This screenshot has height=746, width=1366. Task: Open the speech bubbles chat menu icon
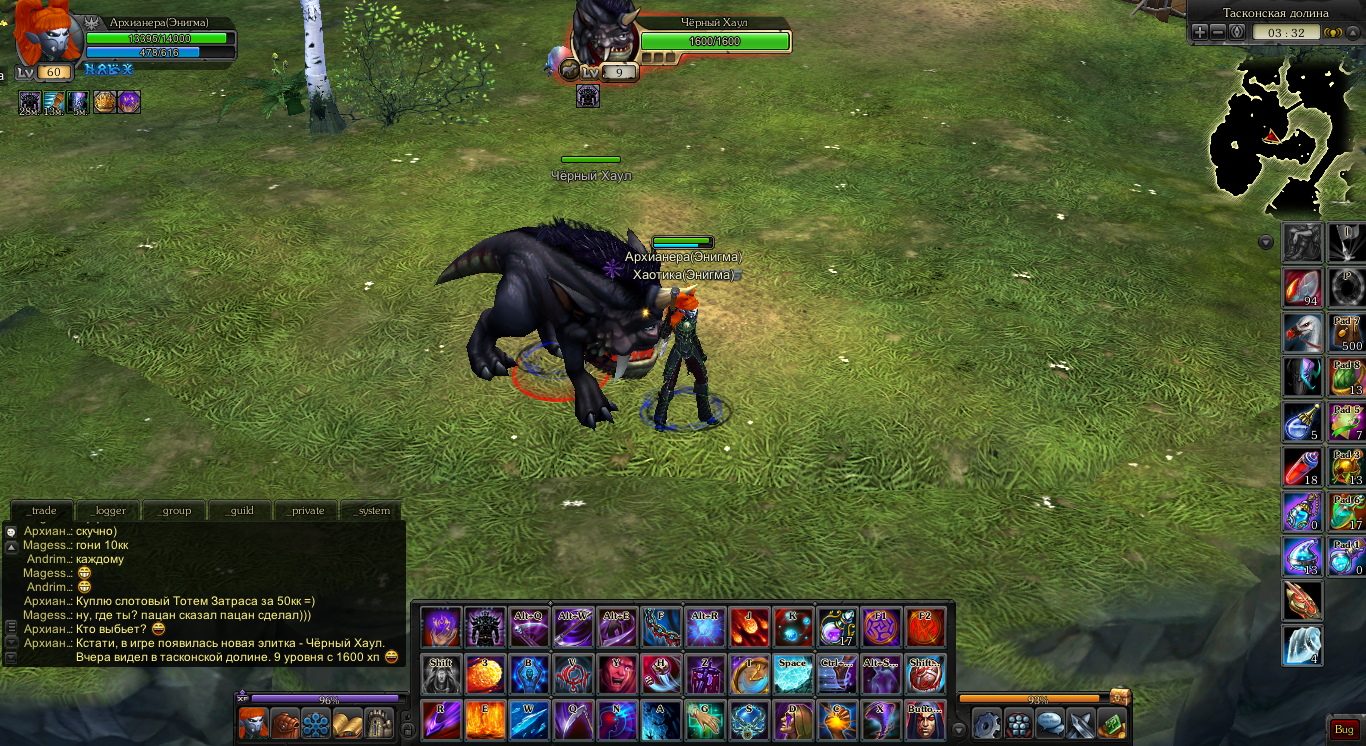pos(1049,723)
